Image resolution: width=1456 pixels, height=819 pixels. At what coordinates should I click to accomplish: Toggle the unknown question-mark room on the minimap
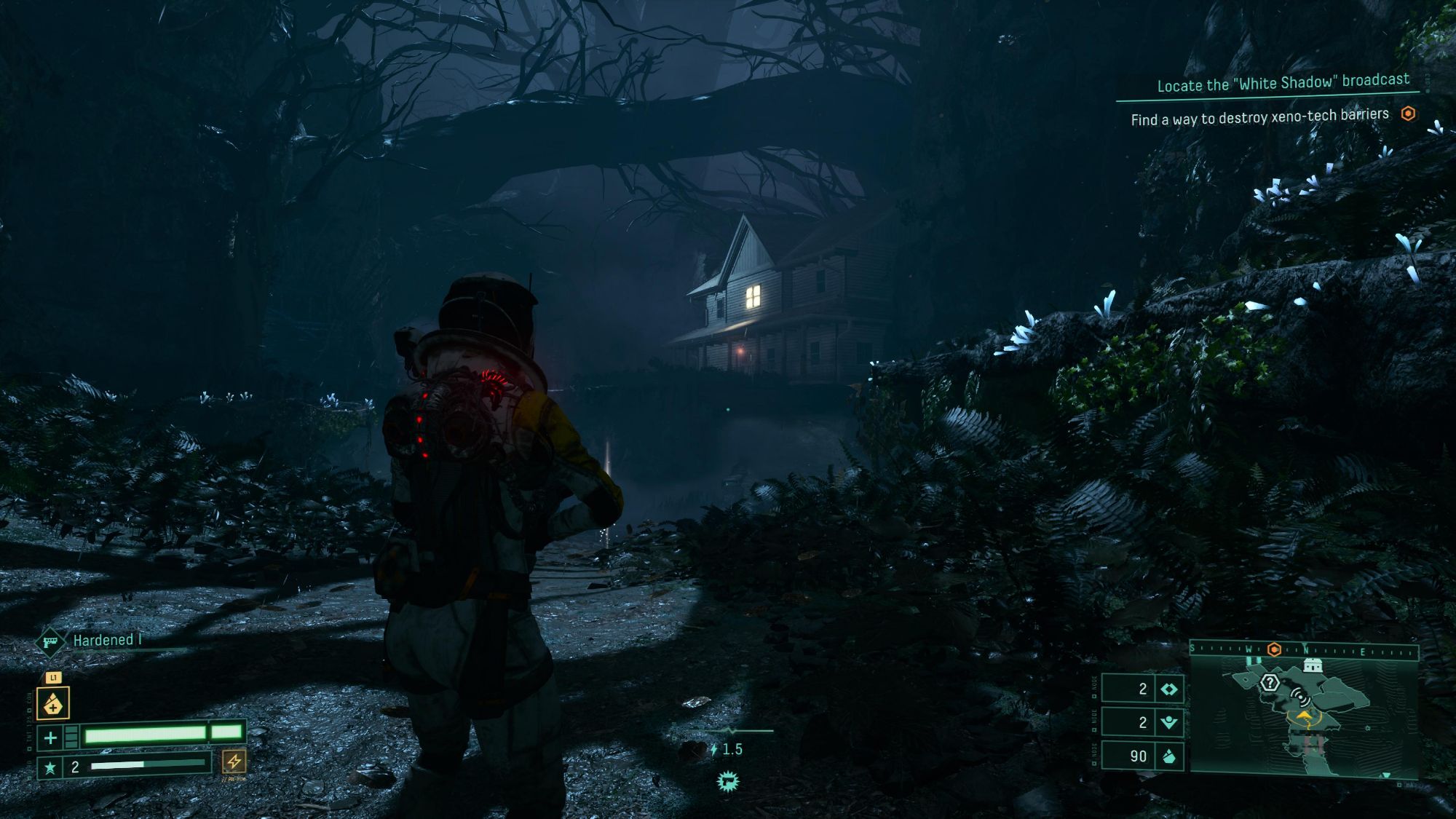click(x=1270, y=682)
